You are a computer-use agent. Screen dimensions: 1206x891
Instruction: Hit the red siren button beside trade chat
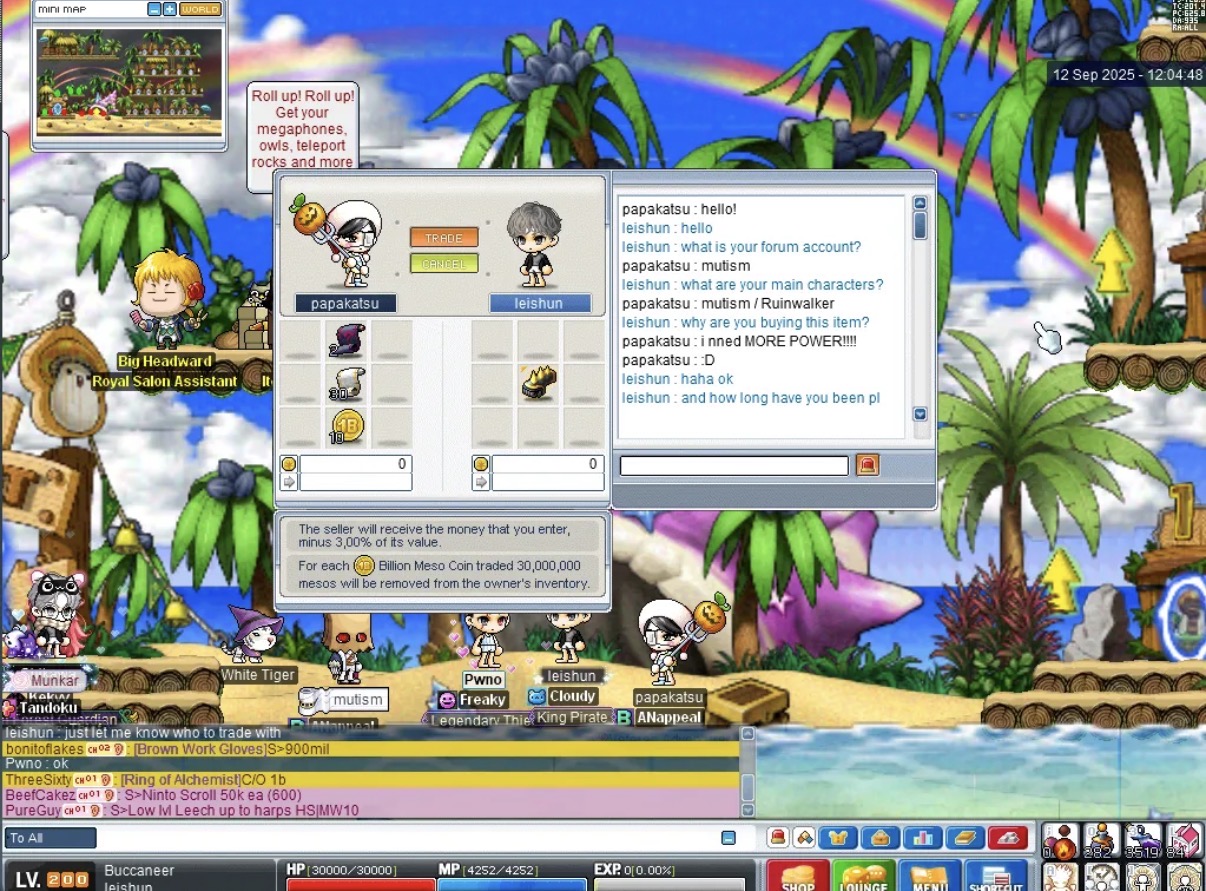click(x=867, y=465)
